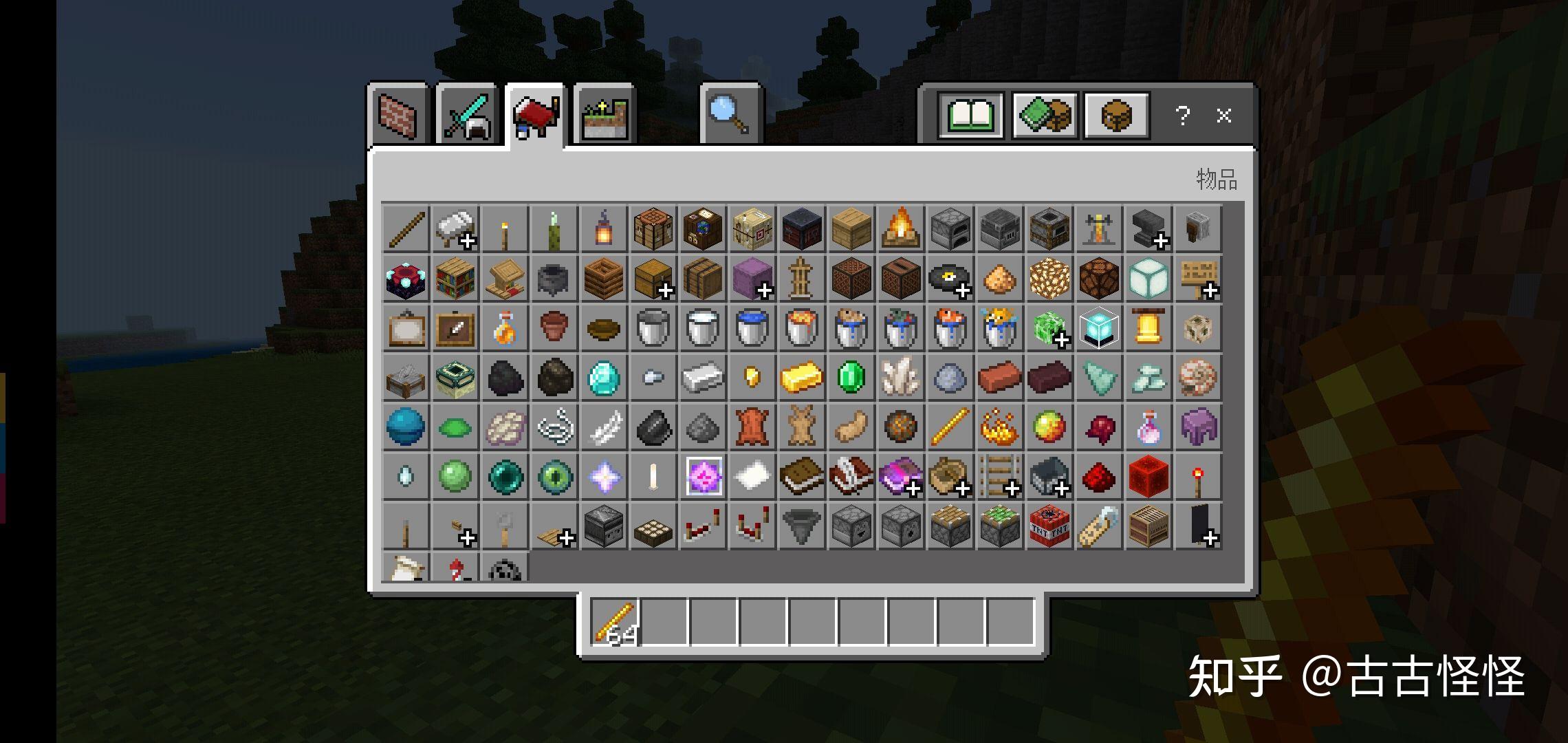Close the inventory with the X button
Viewport: 1568px width, 743px height.
[1223, 116]
